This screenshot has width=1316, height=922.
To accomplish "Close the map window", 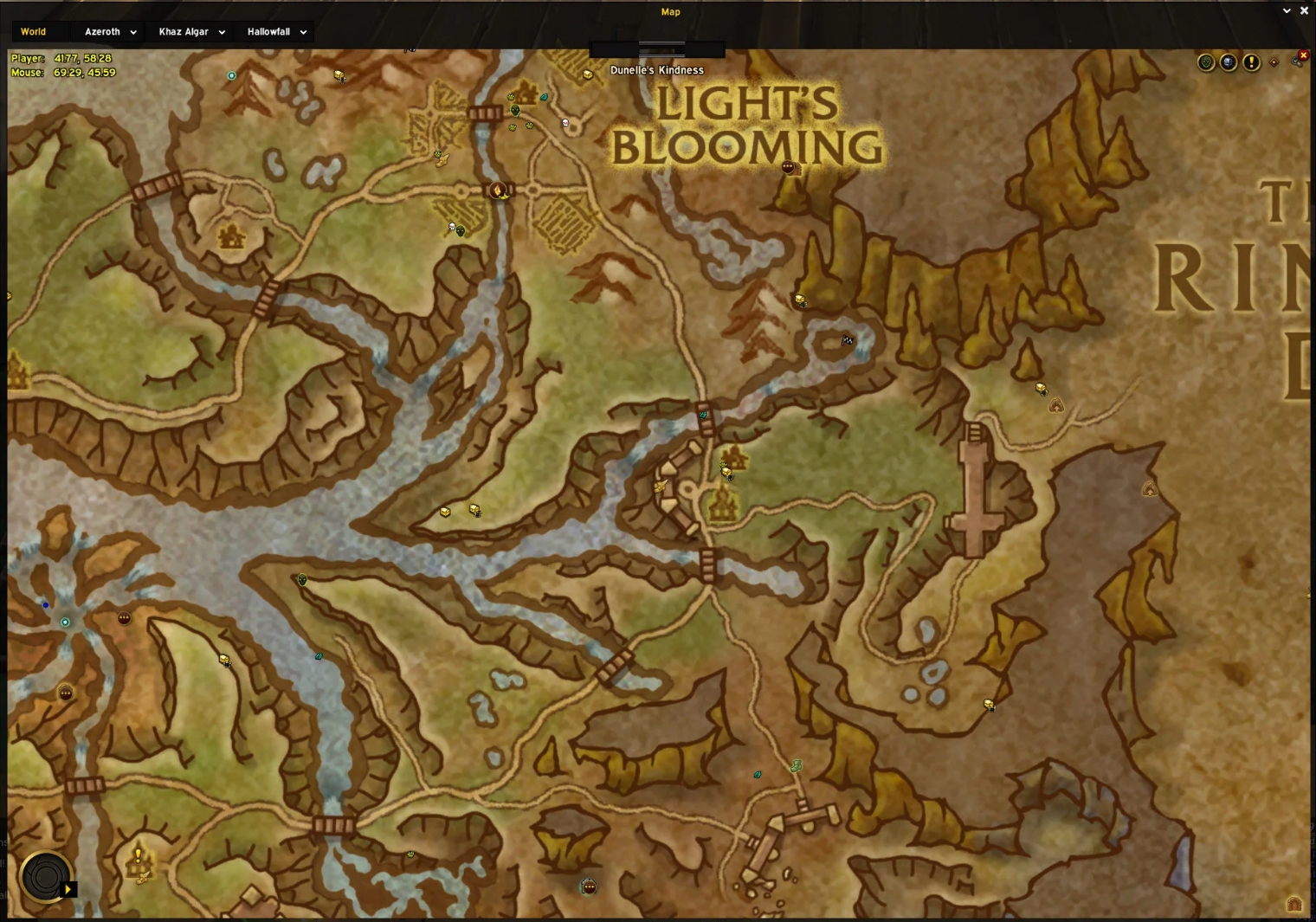I will pos(1304,11).
